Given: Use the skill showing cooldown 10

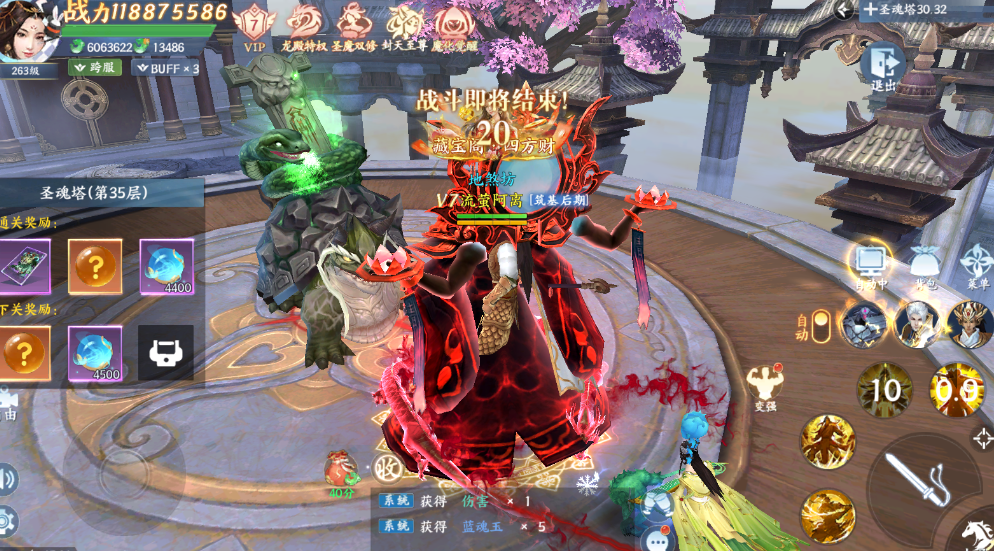Looking at the screenshot, I should (x=884, y=389).
